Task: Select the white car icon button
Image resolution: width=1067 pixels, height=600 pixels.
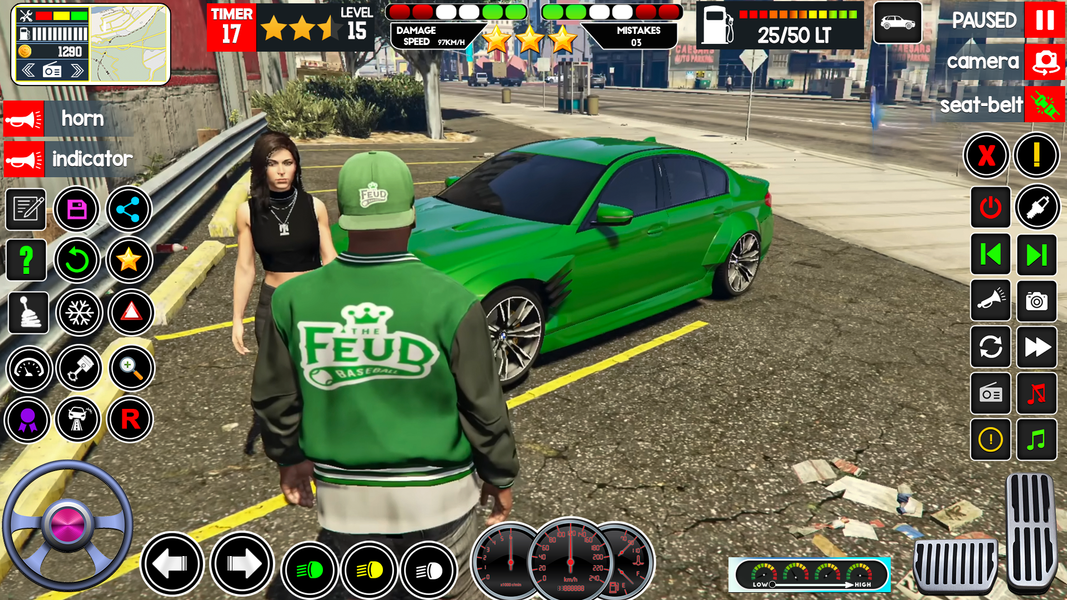Action: [897, 22]
